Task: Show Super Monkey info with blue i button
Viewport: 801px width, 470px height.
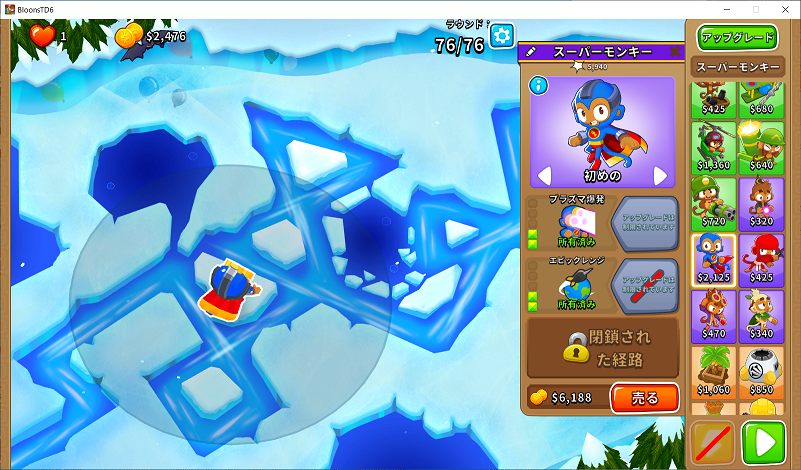Action: coord(539,86)
